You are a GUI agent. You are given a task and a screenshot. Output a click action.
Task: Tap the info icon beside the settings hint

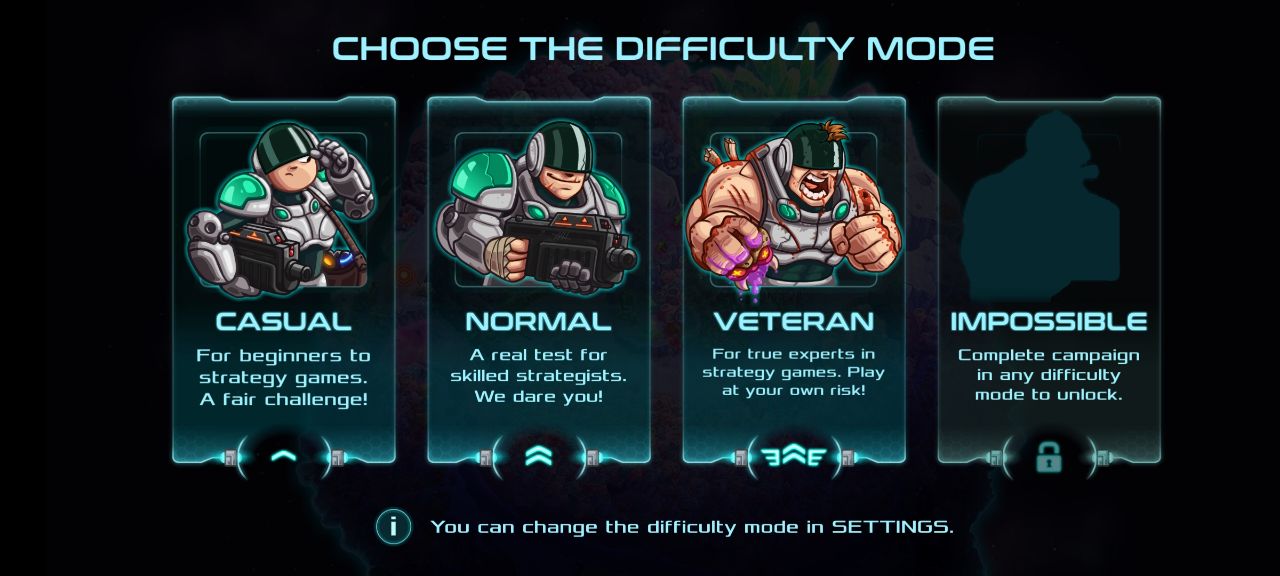tap(394, 526)
